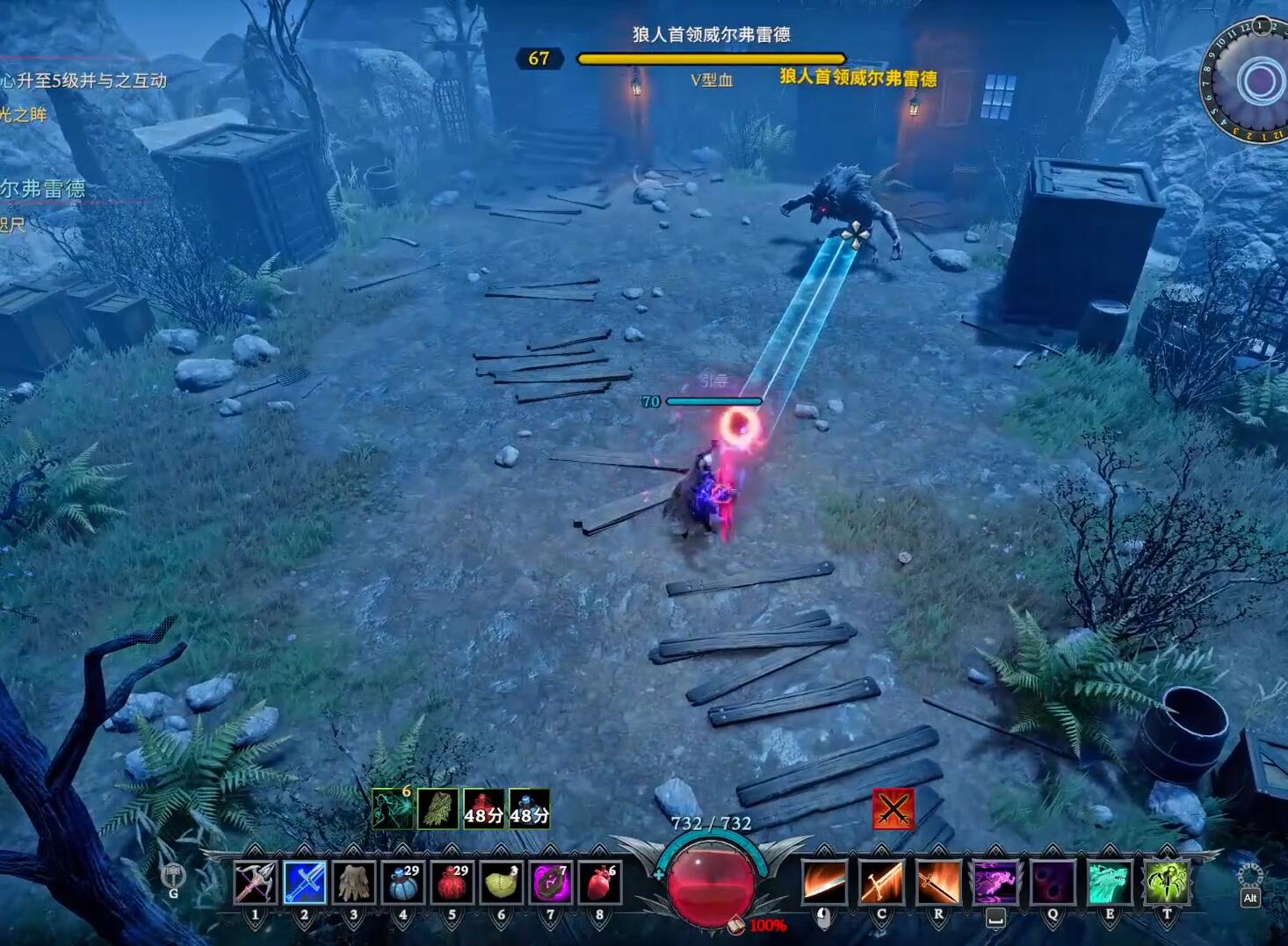Viewport: 1288px width, 946px height.
Task: Inspect the green leaf cloak buff icon
Action: point(438,808)
